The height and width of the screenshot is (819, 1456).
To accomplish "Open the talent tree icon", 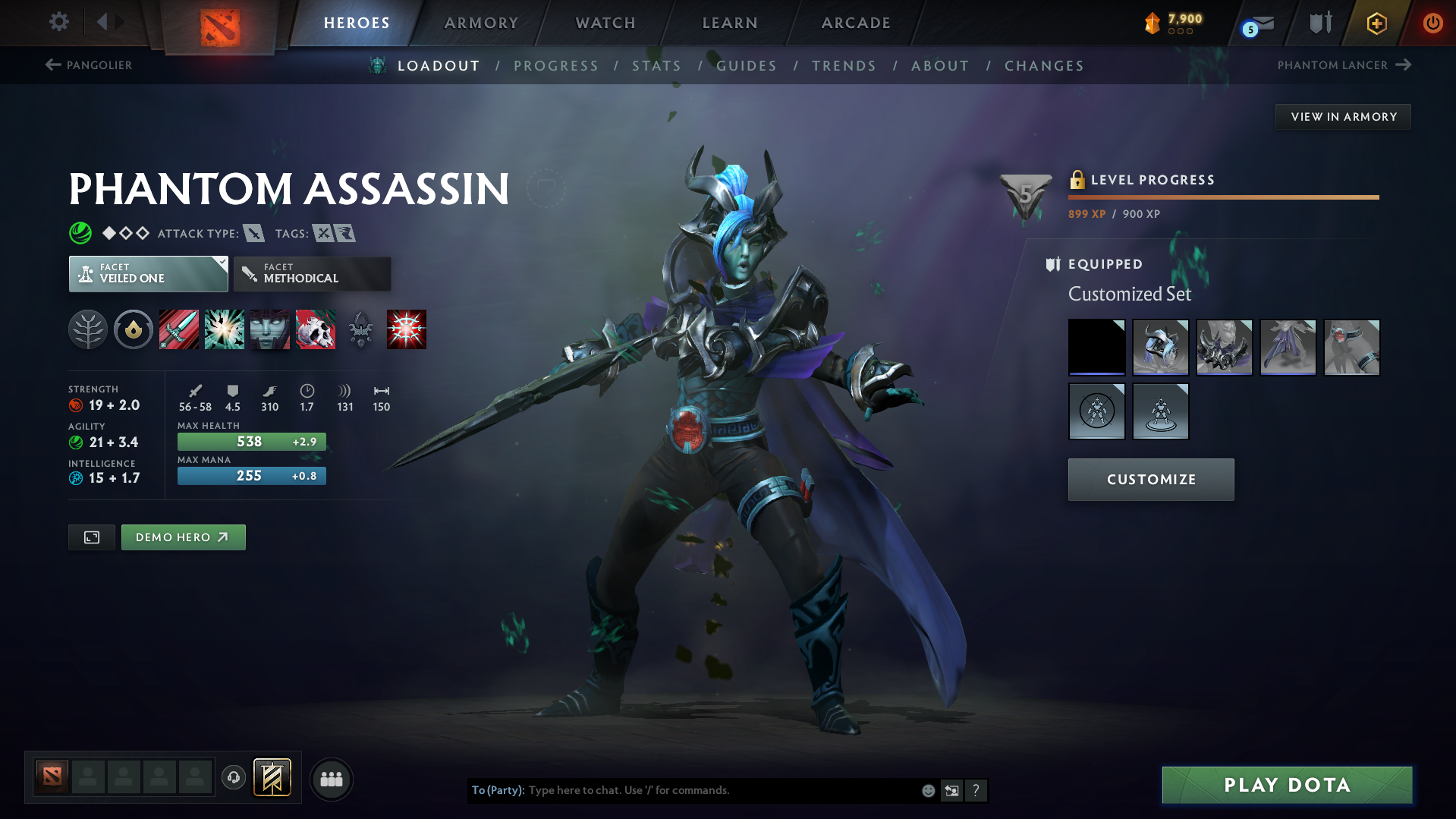I will tap(87, 329).
